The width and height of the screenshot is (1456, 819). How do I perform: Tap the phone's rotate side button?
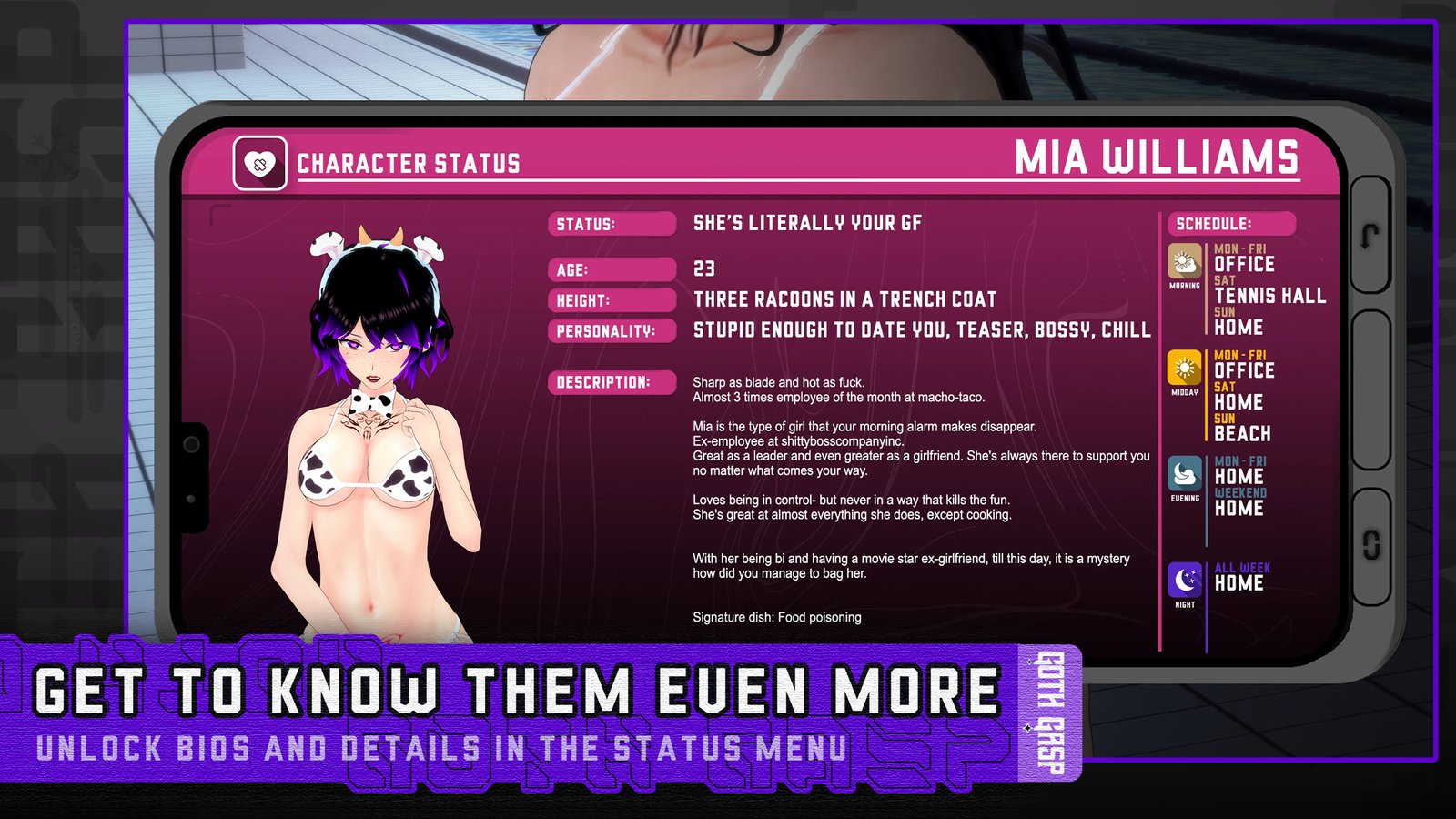tap(1371, 545)
